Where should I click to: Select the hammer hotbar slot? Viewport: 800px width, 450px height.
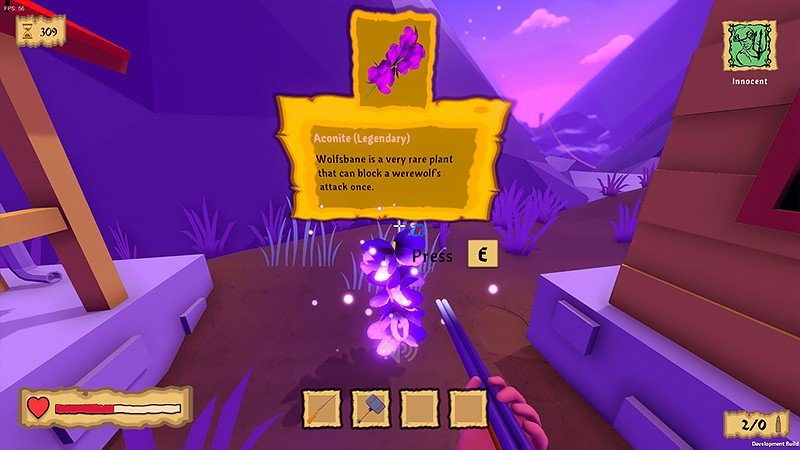pyautogui.click(x=371, y=408)
